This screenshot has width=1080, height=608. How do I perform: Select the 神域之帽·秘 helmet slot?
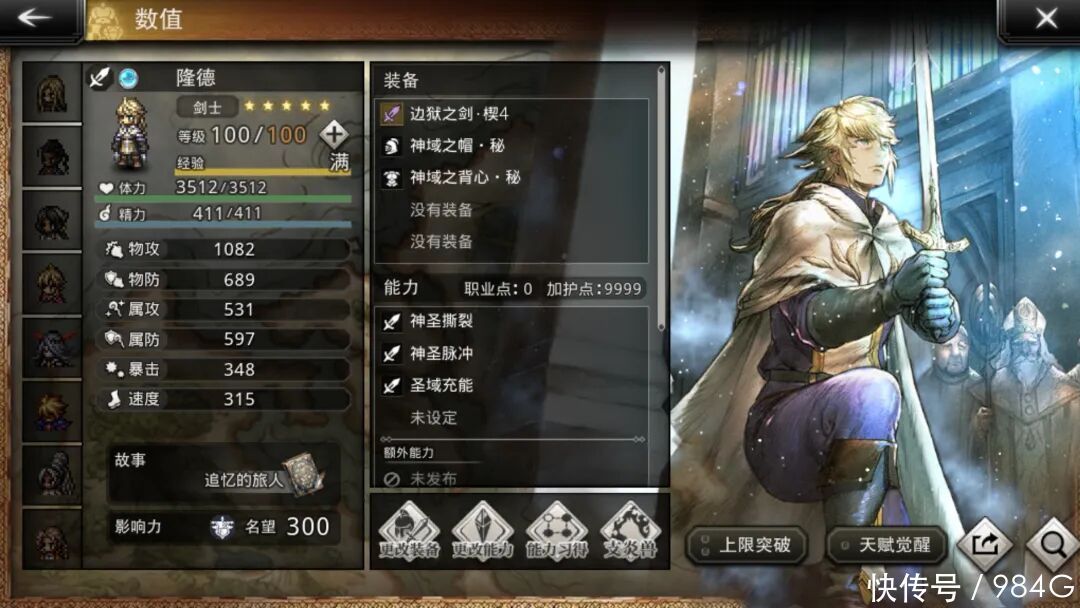click(x=512, y=146)
